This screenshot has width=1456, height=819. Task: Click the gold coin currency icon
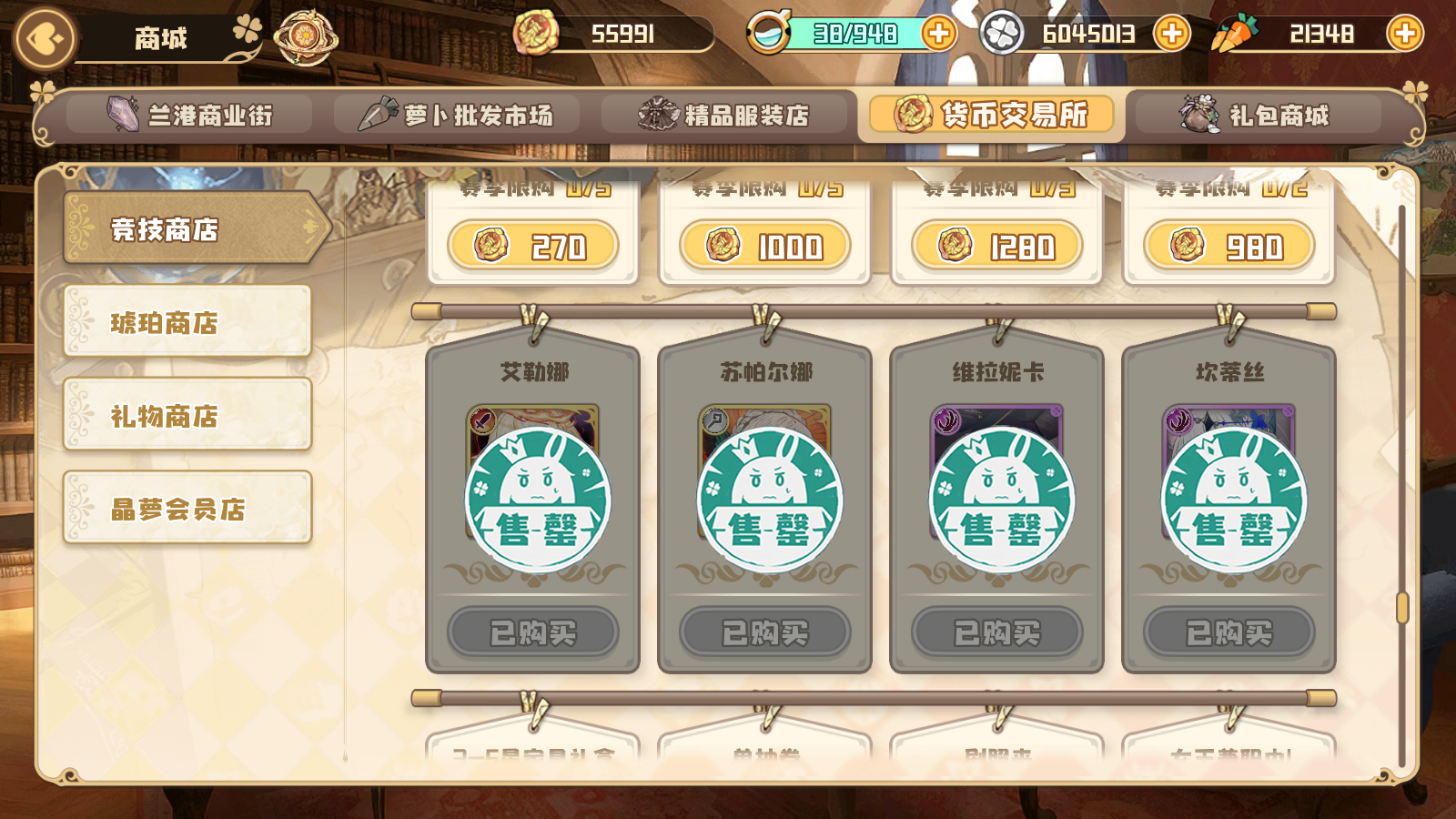point(539,33)
